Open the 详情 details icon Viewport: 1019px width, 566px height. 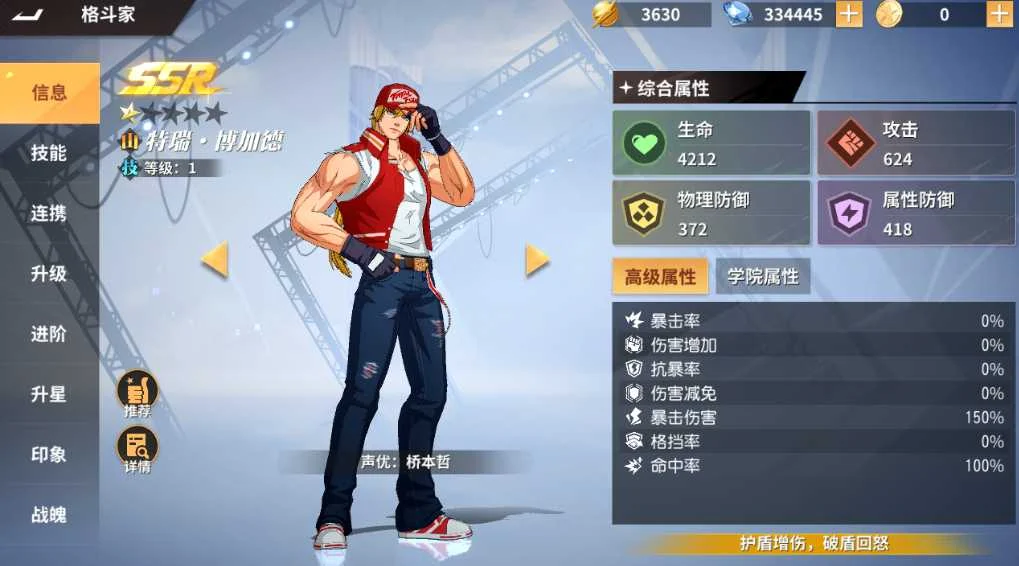click(138, 450)
